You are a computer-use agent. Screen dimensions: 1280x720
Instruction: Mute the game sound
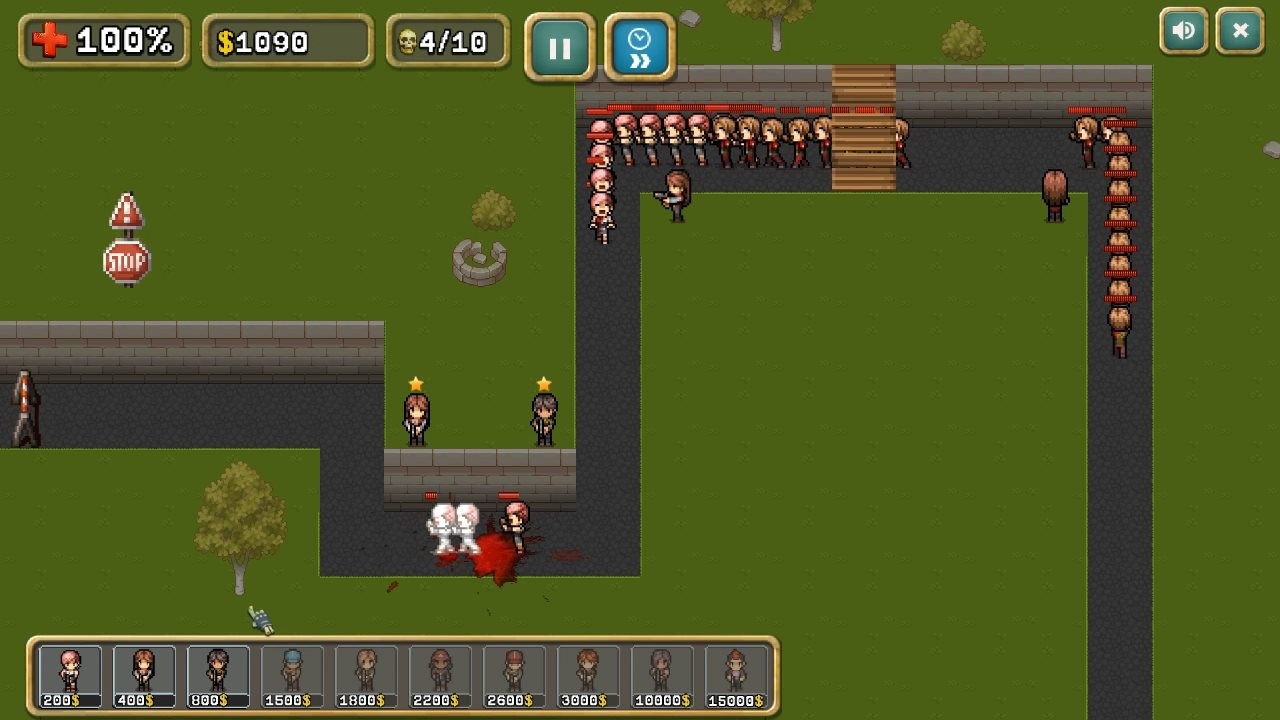[x=1184, y=31]
